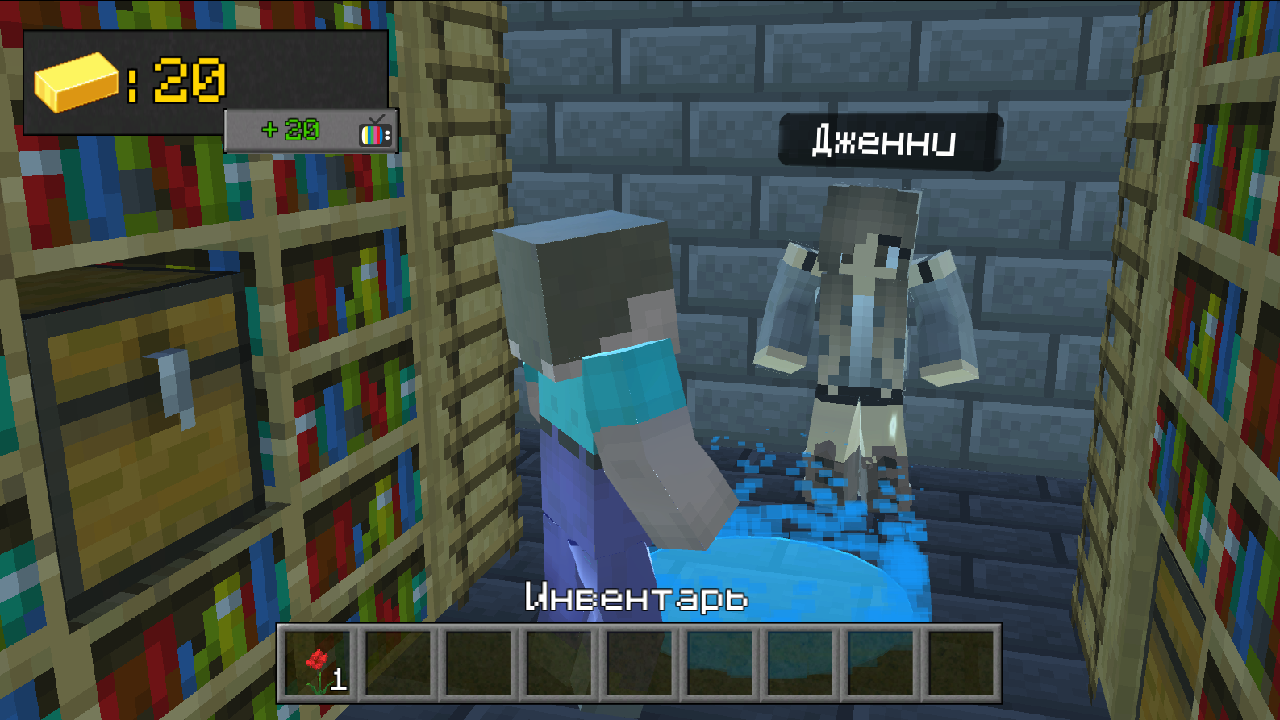Select the middle empty inventory slot

tap(640, 662)
